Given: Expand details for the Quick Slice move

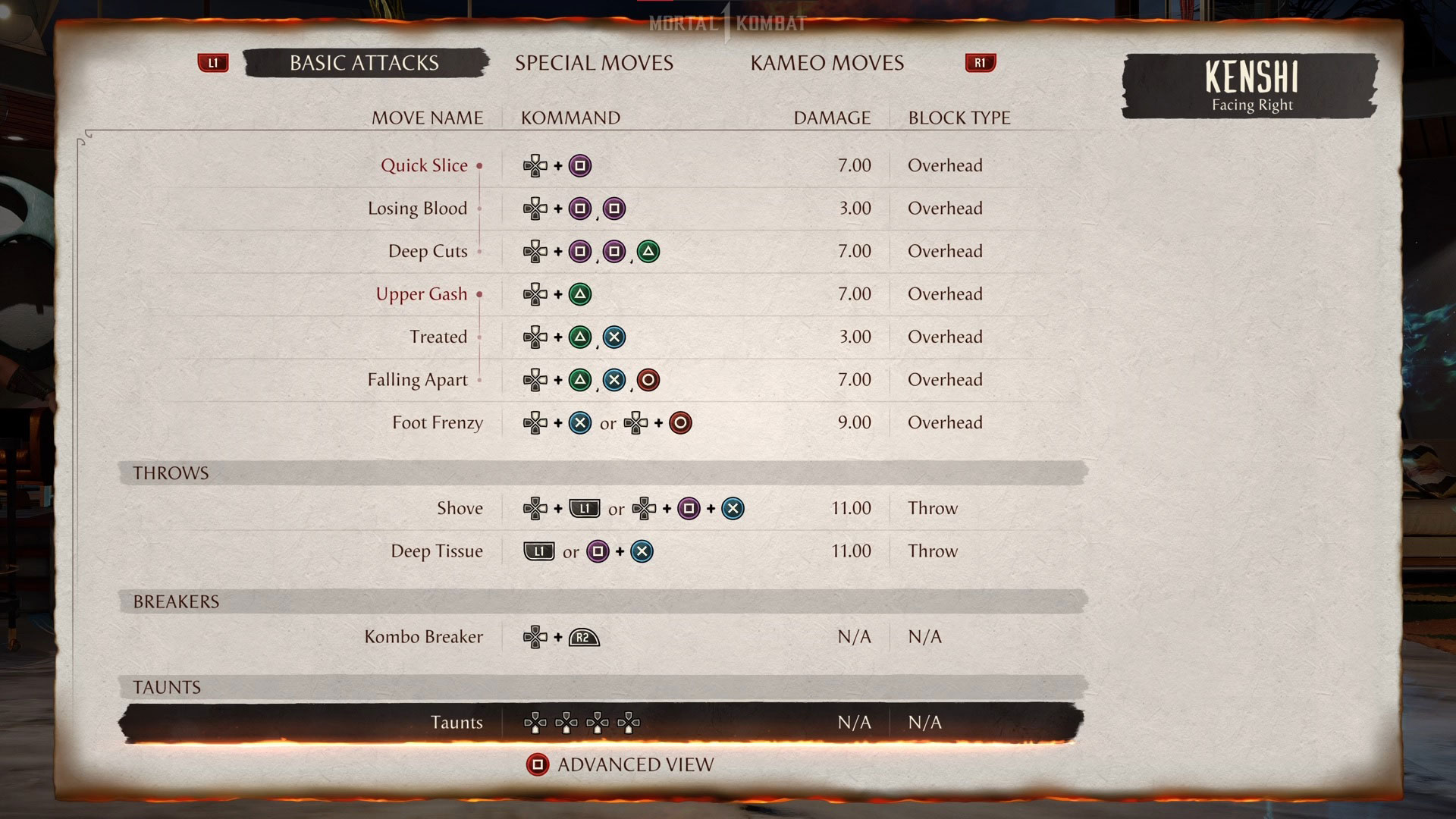Looking at the screenshot, I should (424, 165).
